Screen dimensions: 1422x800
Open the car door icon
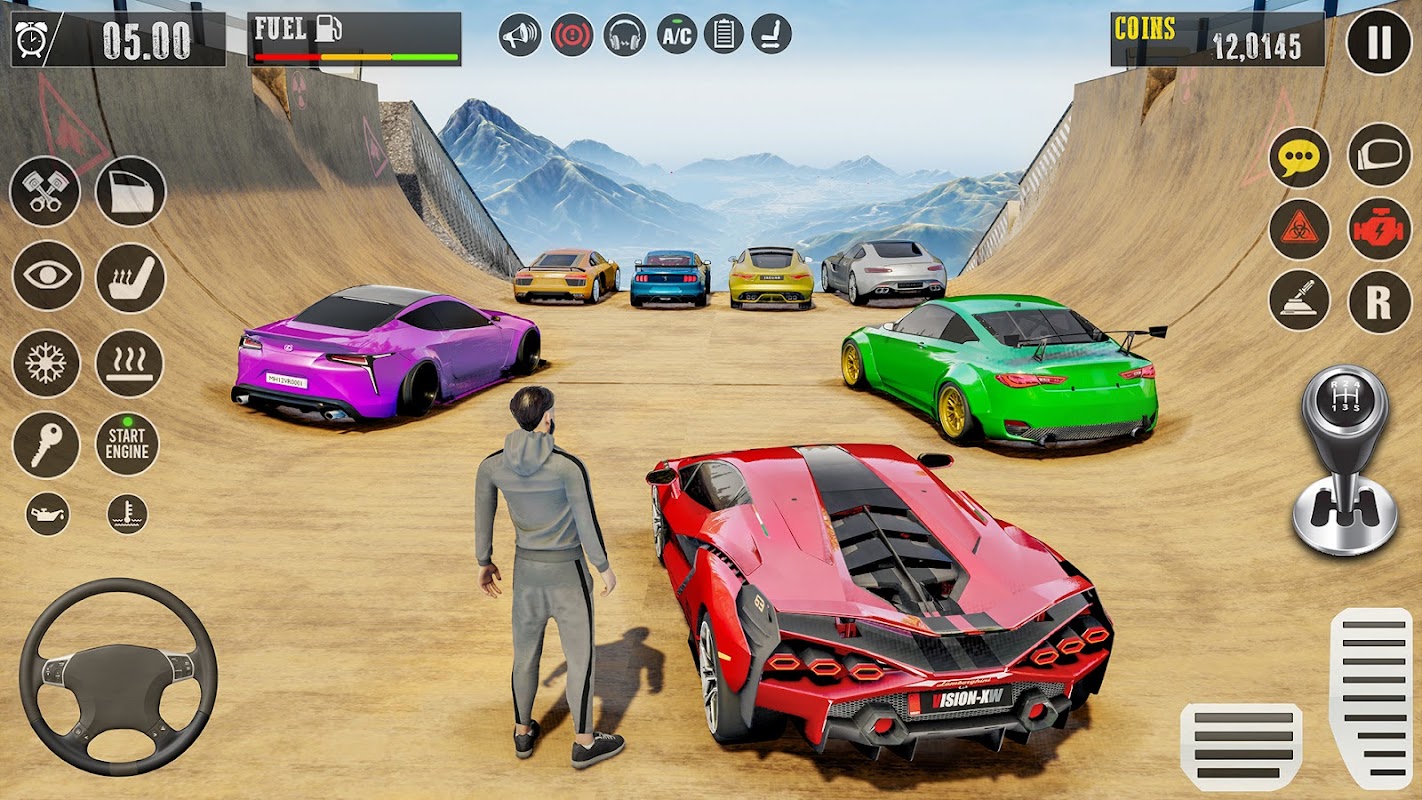pyautogui.click(x=130, y=191)
